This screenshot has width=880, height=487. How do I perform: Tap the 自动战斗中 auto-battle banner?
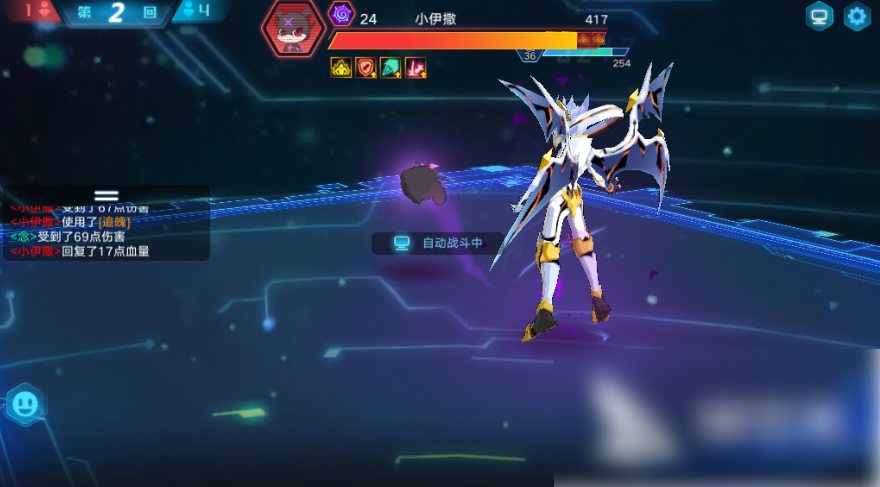pyautogui.click(x=438, y=243)
